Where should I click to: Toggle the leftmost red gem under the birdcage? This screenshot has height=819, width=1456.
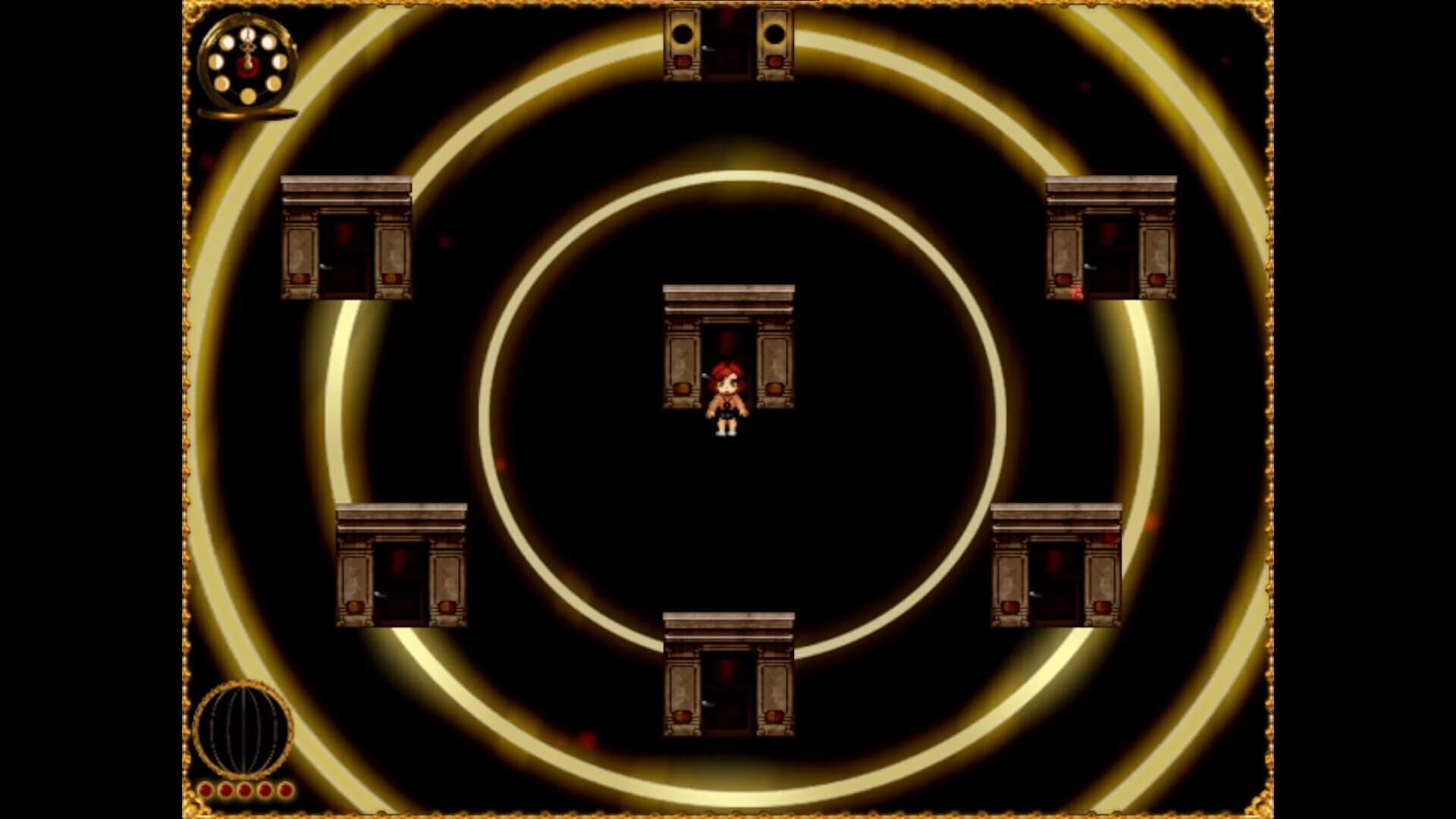(205, 790)
